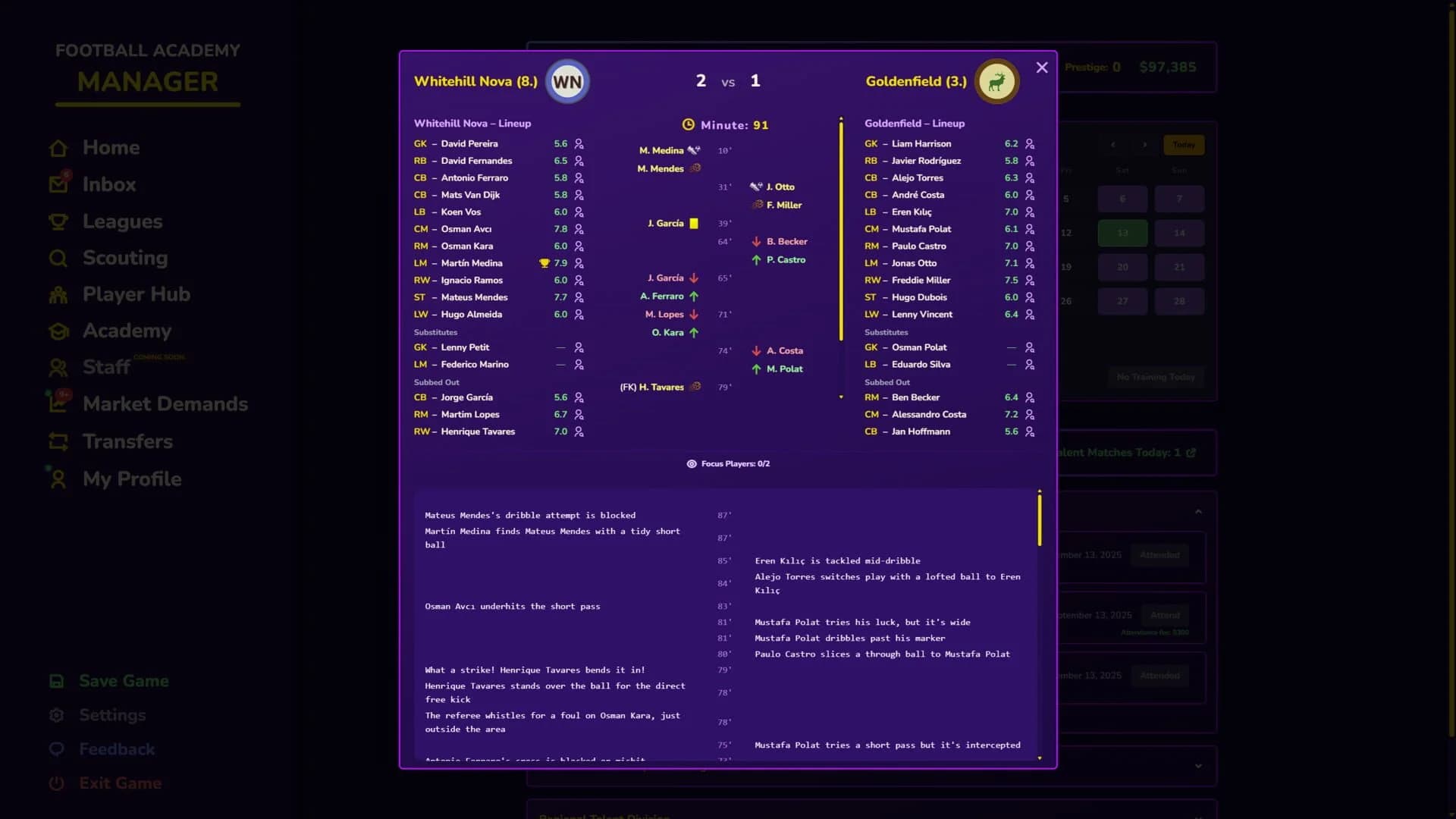Open Martín Medina's player profile icon
The image size is (1456, 819).
pyautogui.click(x=579, y=263)
